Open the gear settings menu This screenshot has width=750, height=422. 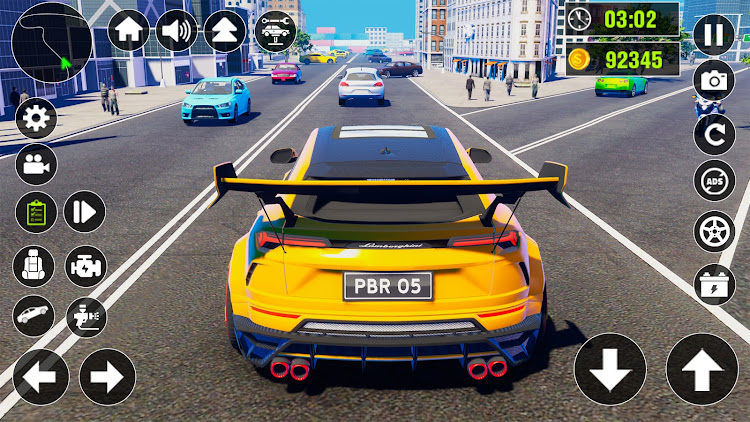(x=36, y=120)
